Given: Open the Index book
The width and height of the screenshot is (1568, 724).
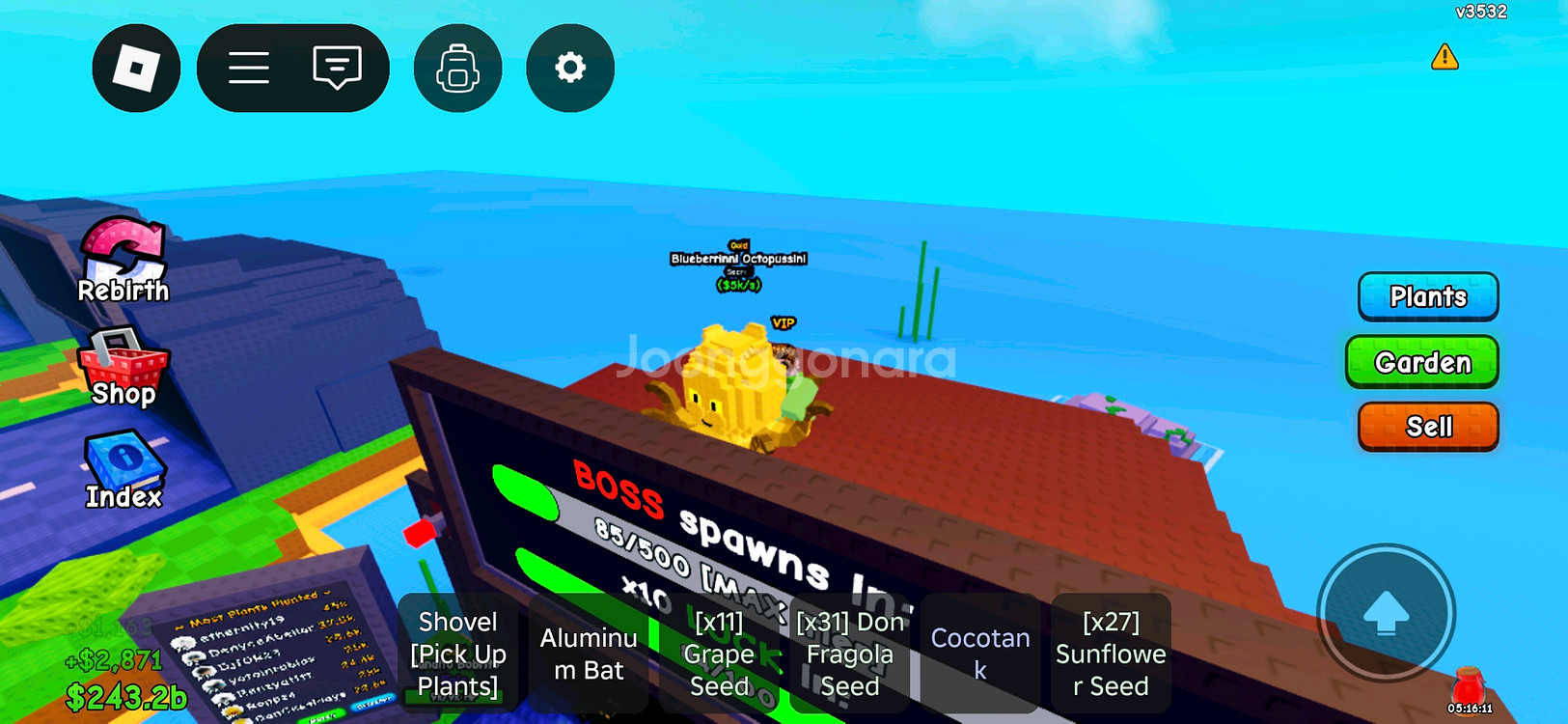Looking at the screenshot, I should pos(124,470).
